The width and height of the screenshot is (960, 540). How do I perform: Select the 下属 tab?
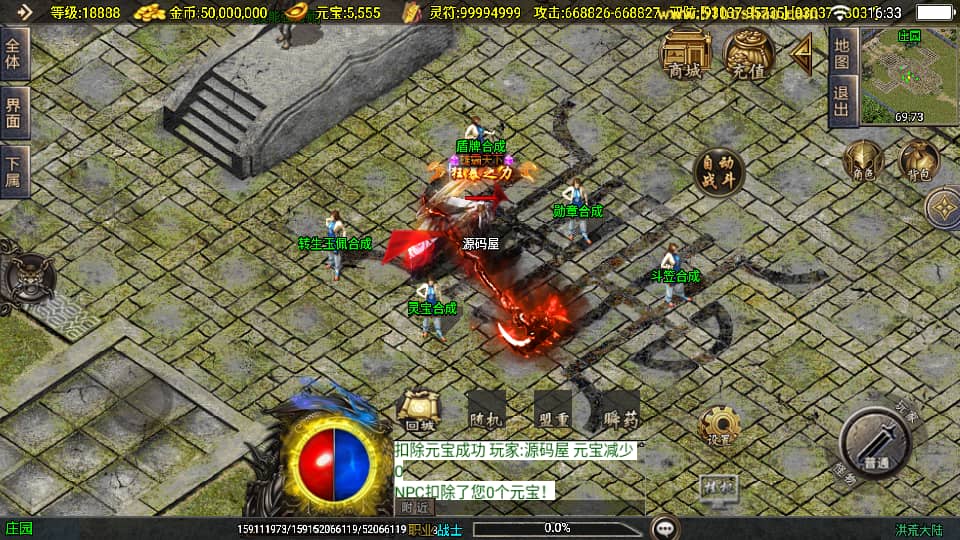tap(14, 170)
